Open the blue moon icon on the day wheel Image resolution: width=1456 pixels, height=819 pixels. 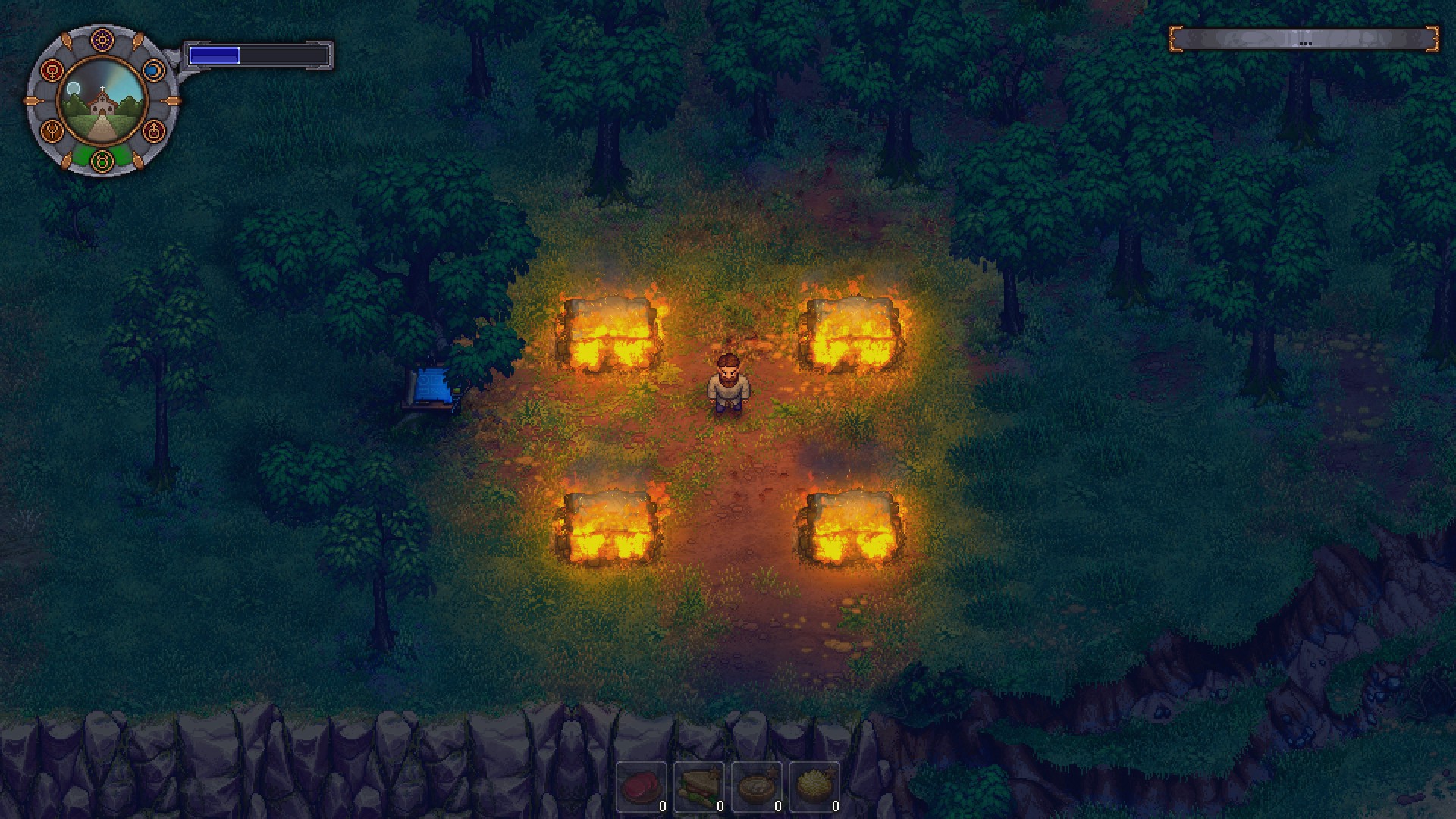coord(153,70)
